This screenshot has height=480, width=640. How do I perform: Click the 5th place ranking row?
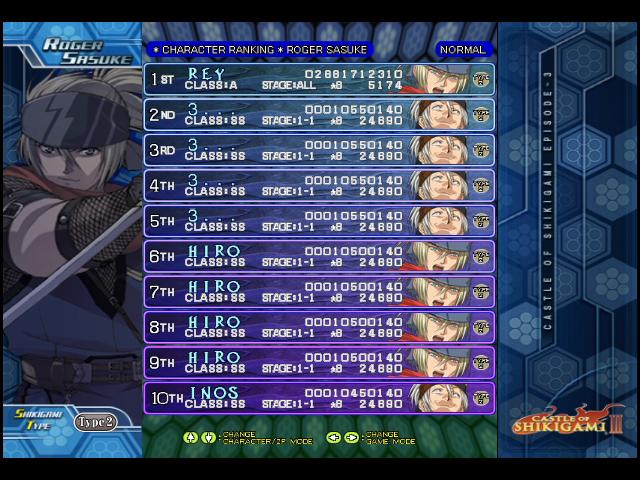pyautogui.click(x=319, y=221)
